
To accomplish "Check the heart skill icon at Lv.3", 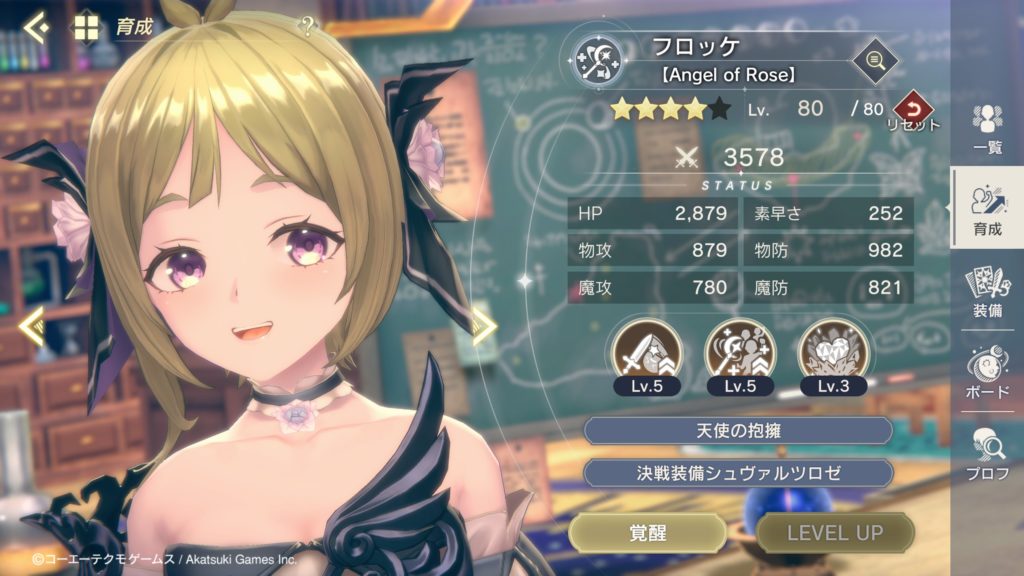I will coord(831,349).
